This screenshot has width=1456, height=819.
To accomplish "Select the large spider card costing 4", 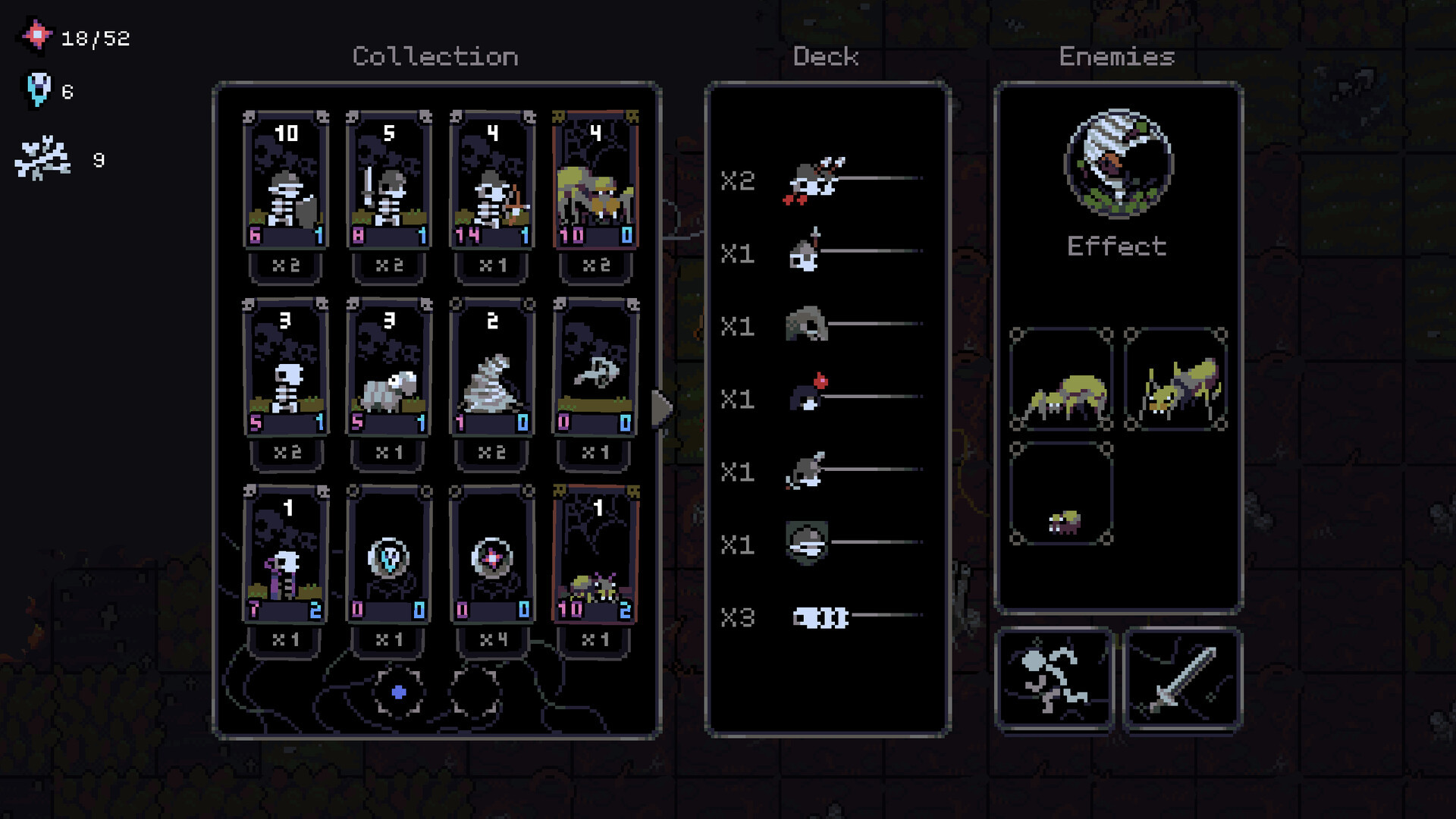I will point(595,180).
